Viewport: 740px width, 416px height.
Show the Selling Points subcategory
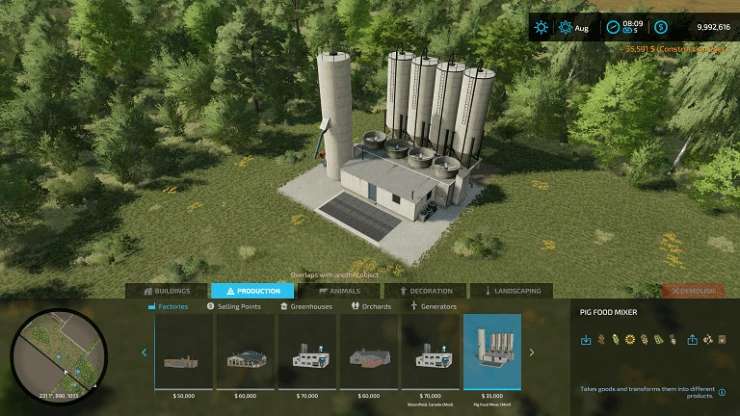pos(233,306)
